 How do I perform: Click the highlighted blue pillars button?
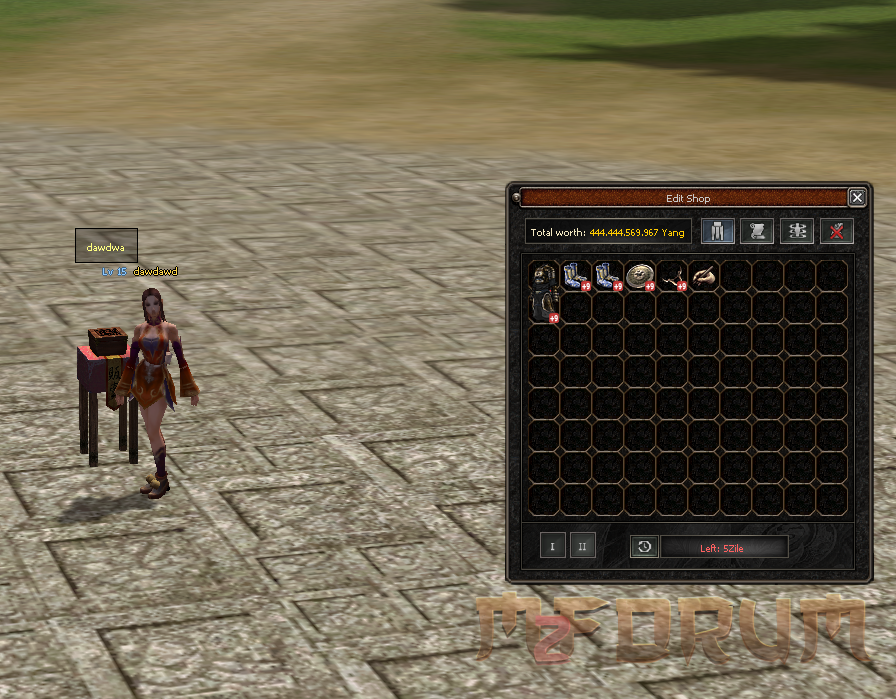pyautogui.click(x=717, y=232)
